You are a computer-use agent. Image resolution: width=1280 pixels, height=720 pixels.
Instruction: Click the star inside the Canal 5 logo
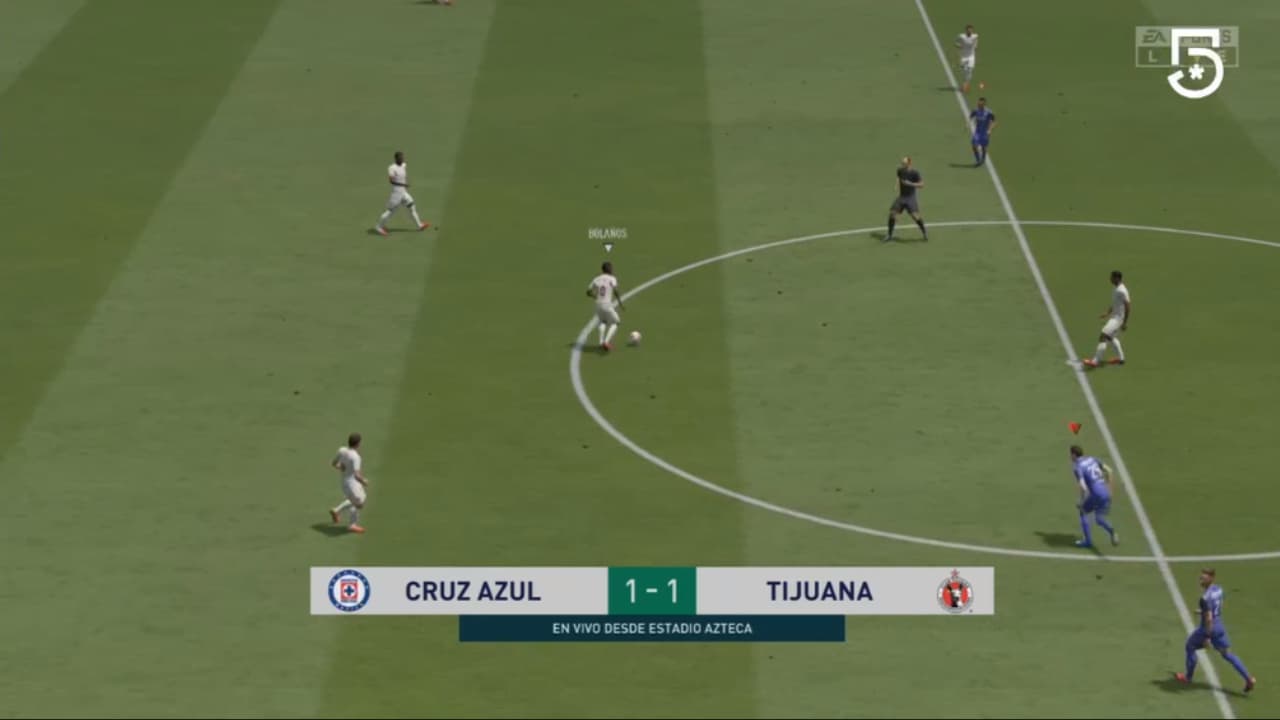click(1196, 74)
